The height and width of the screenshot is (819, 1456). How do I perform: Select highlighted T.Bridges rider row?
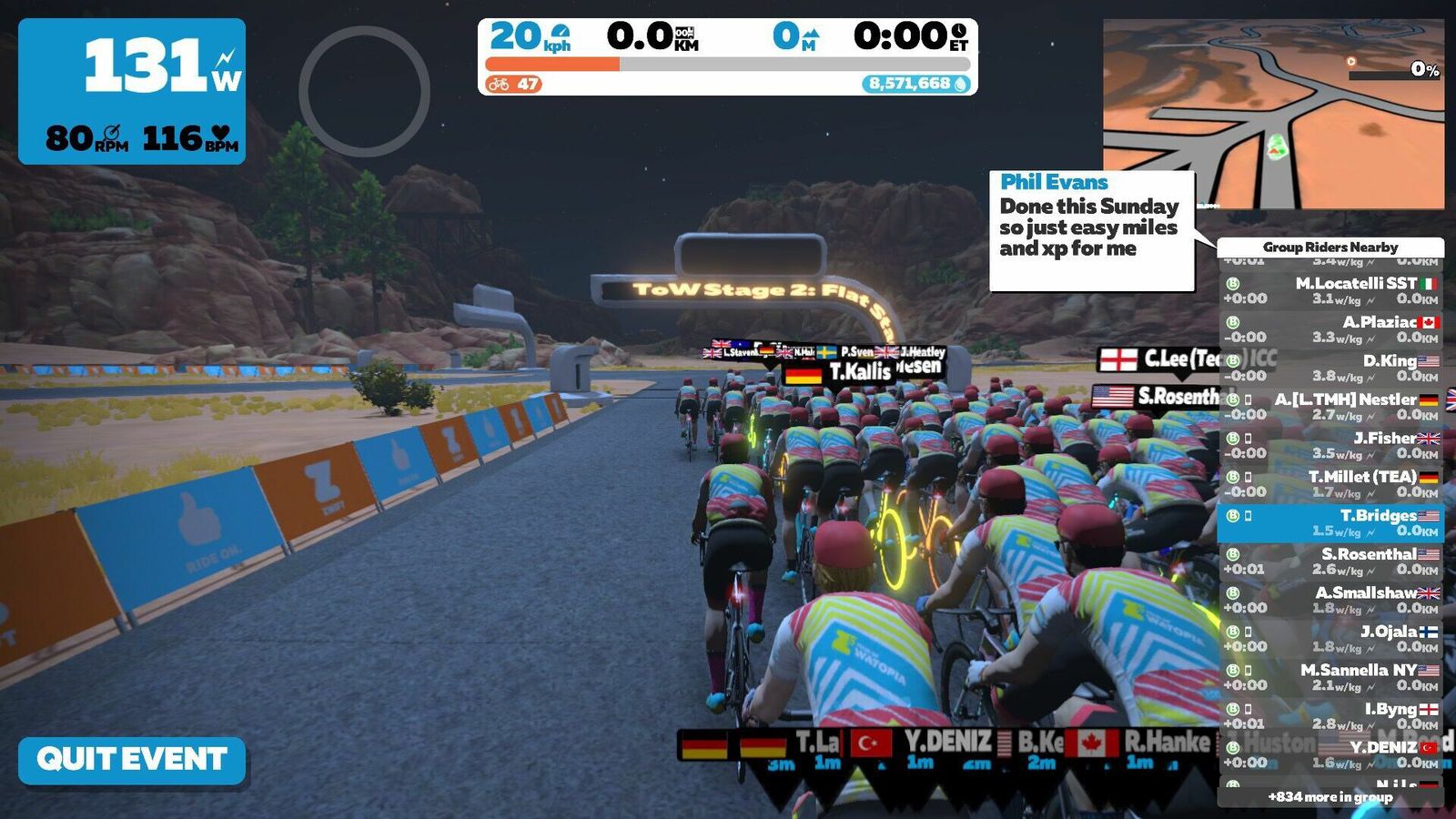[1330, 523]
